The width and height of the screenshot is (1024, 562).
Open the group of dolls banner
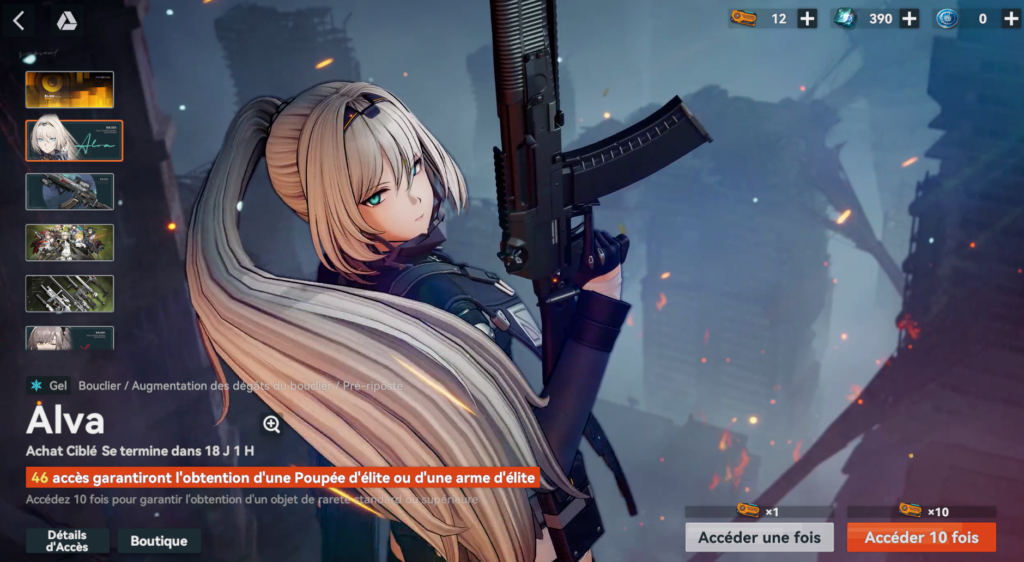(x=70, y=242)
